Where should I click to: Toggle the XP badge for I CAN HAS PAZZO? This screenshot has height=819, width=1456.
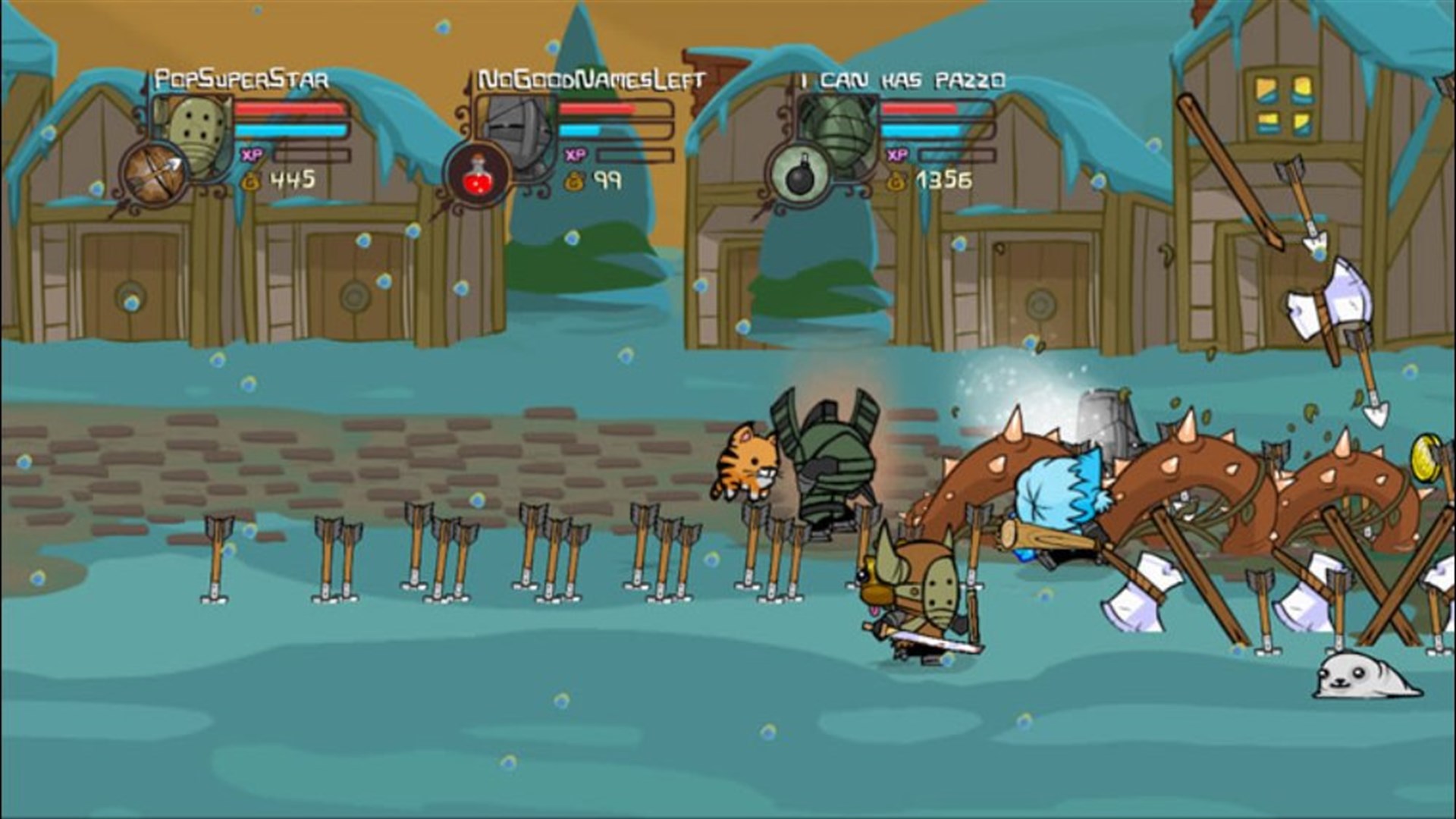898,154
